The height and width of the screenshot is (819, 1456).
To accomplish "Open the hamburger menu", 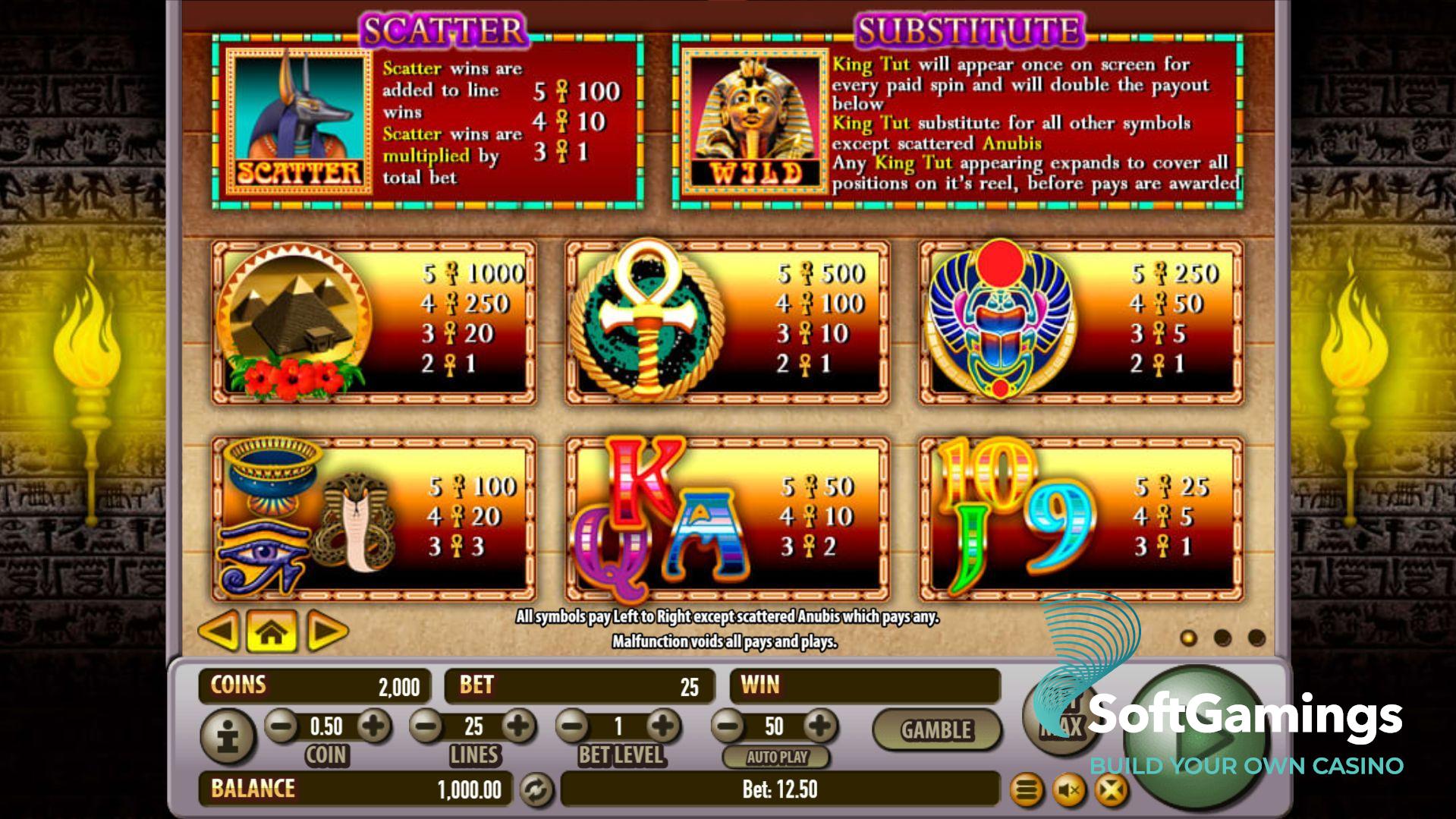I will 1027,791.
